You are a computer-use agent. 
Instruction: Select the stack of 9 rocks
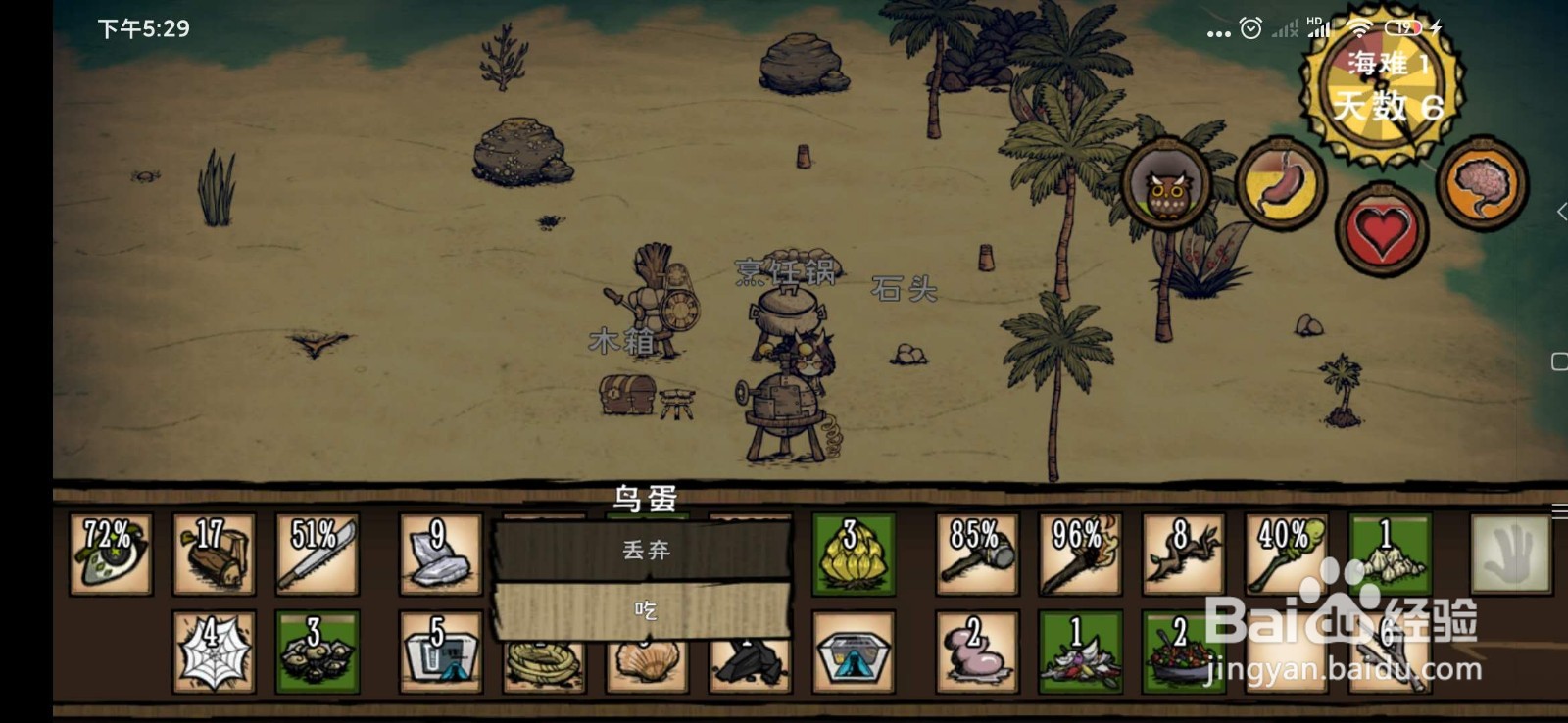(x=433, y=554)
